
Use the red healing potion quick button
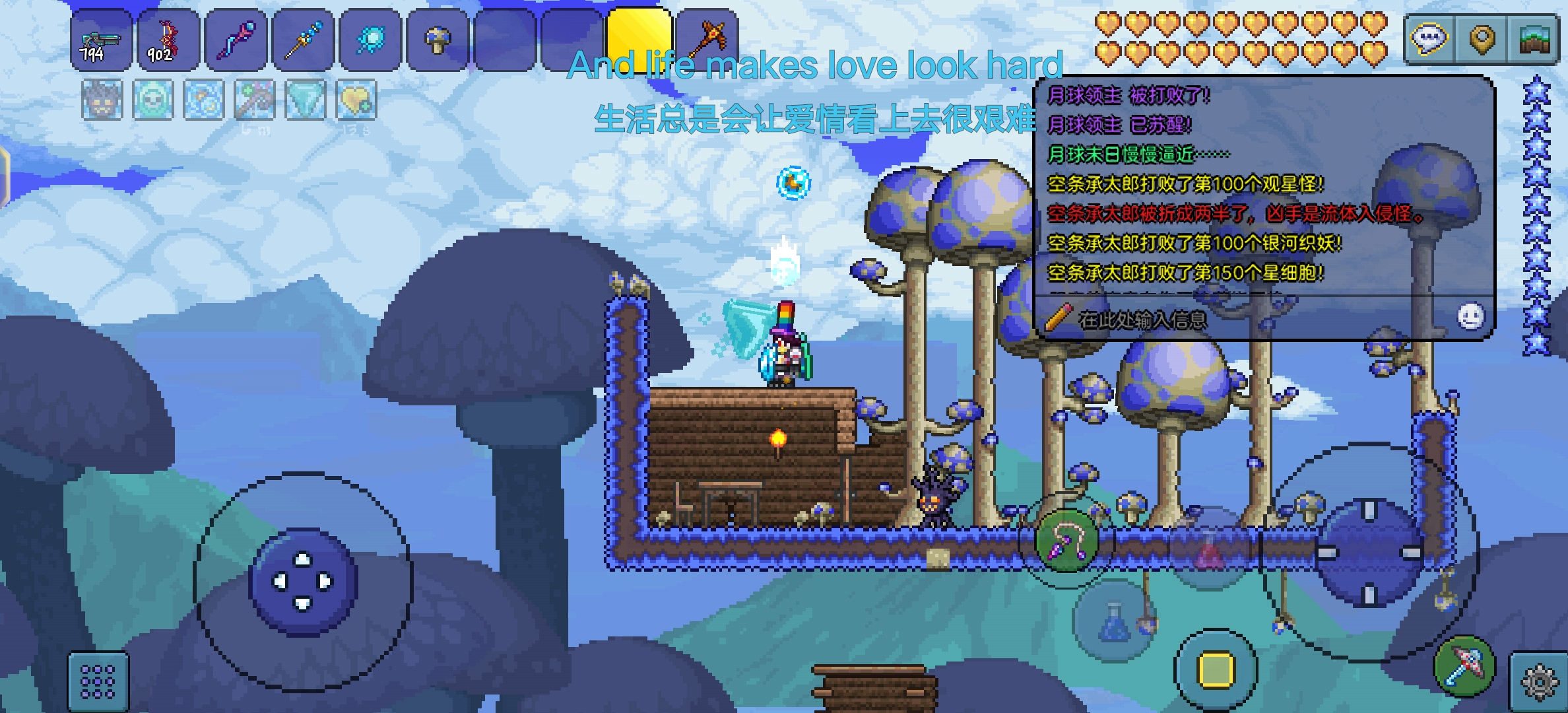point(1209,548)
